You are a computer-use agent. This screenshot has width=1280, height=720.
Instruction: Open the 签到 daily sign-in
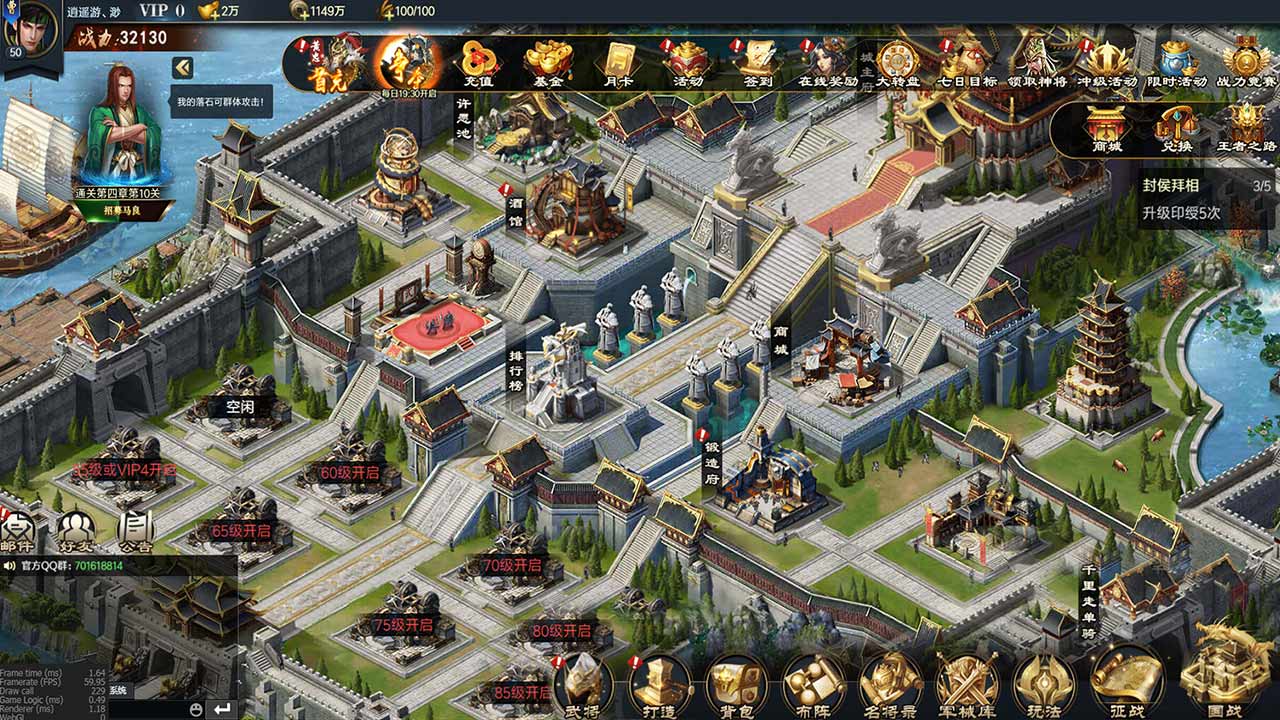pyautogui.click(x=758, y=62)
